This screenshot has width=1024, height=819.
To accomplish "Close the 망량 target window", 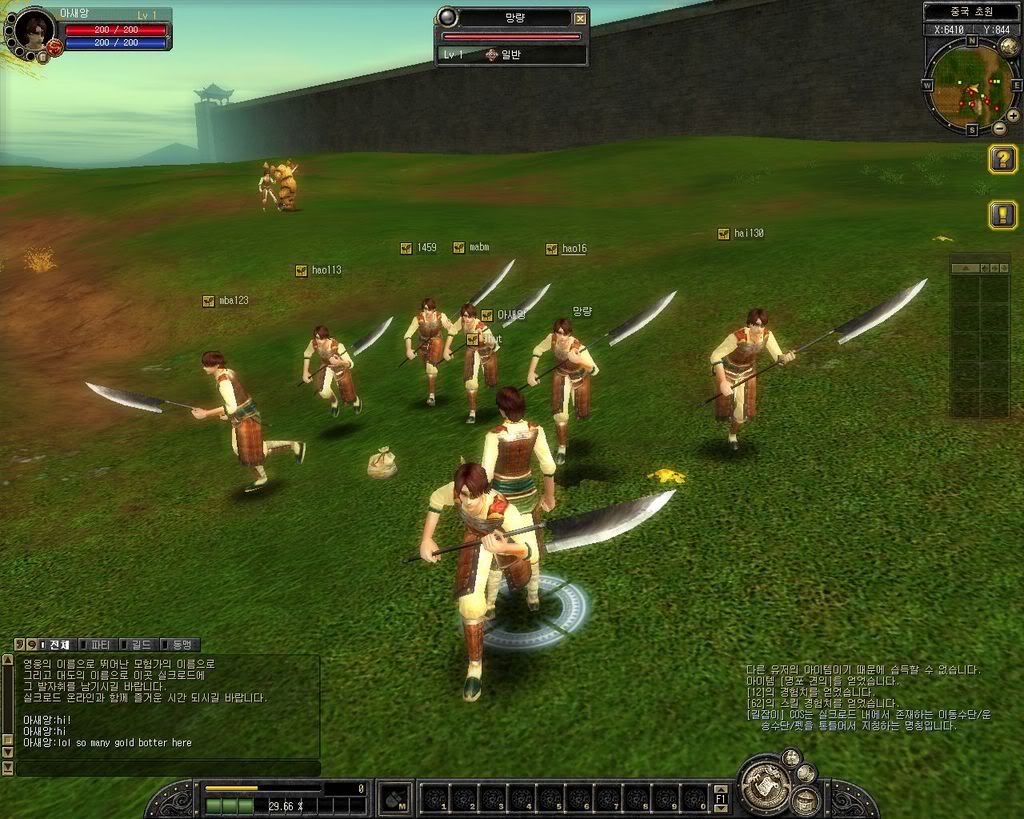I will coord(580,18).
